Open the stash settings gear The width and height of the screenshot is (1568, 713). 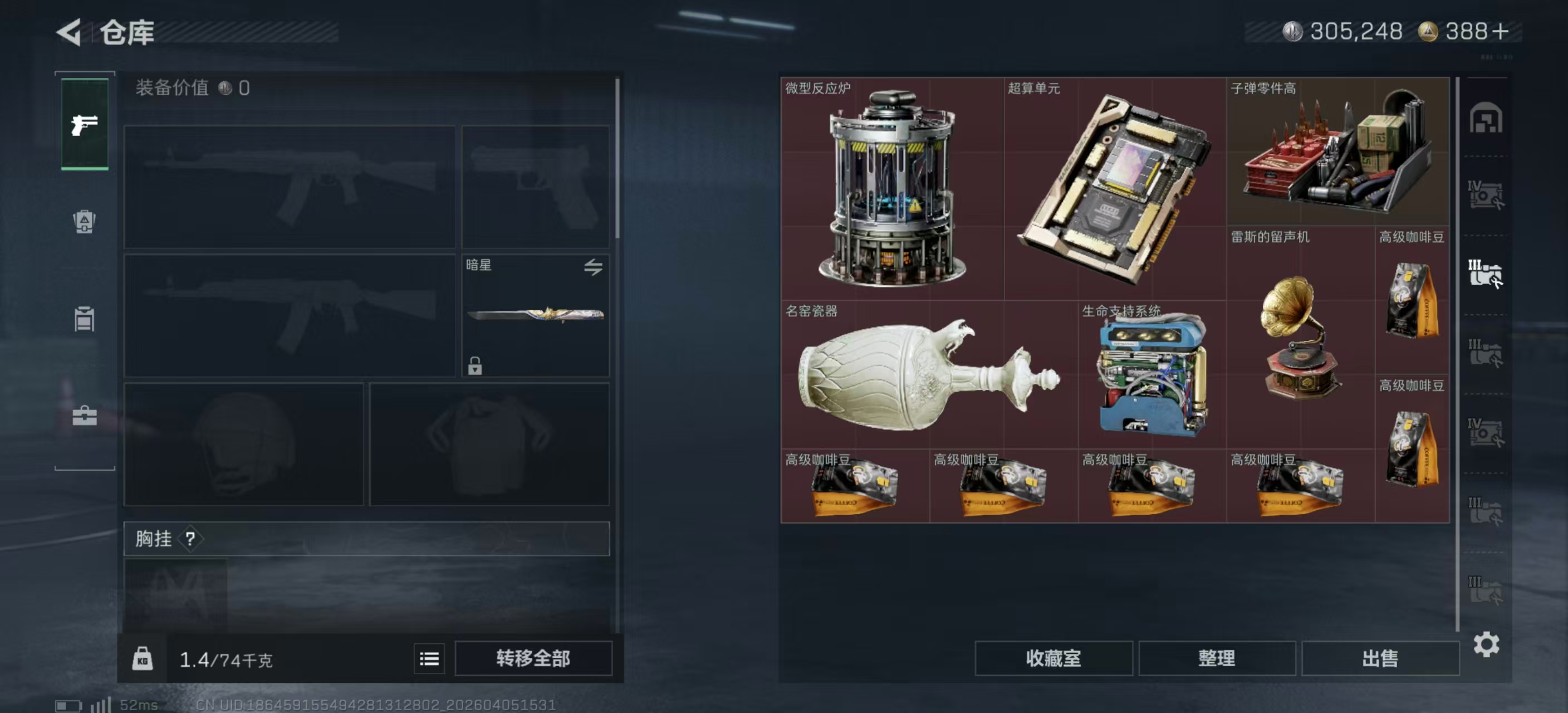(1486, 644)
